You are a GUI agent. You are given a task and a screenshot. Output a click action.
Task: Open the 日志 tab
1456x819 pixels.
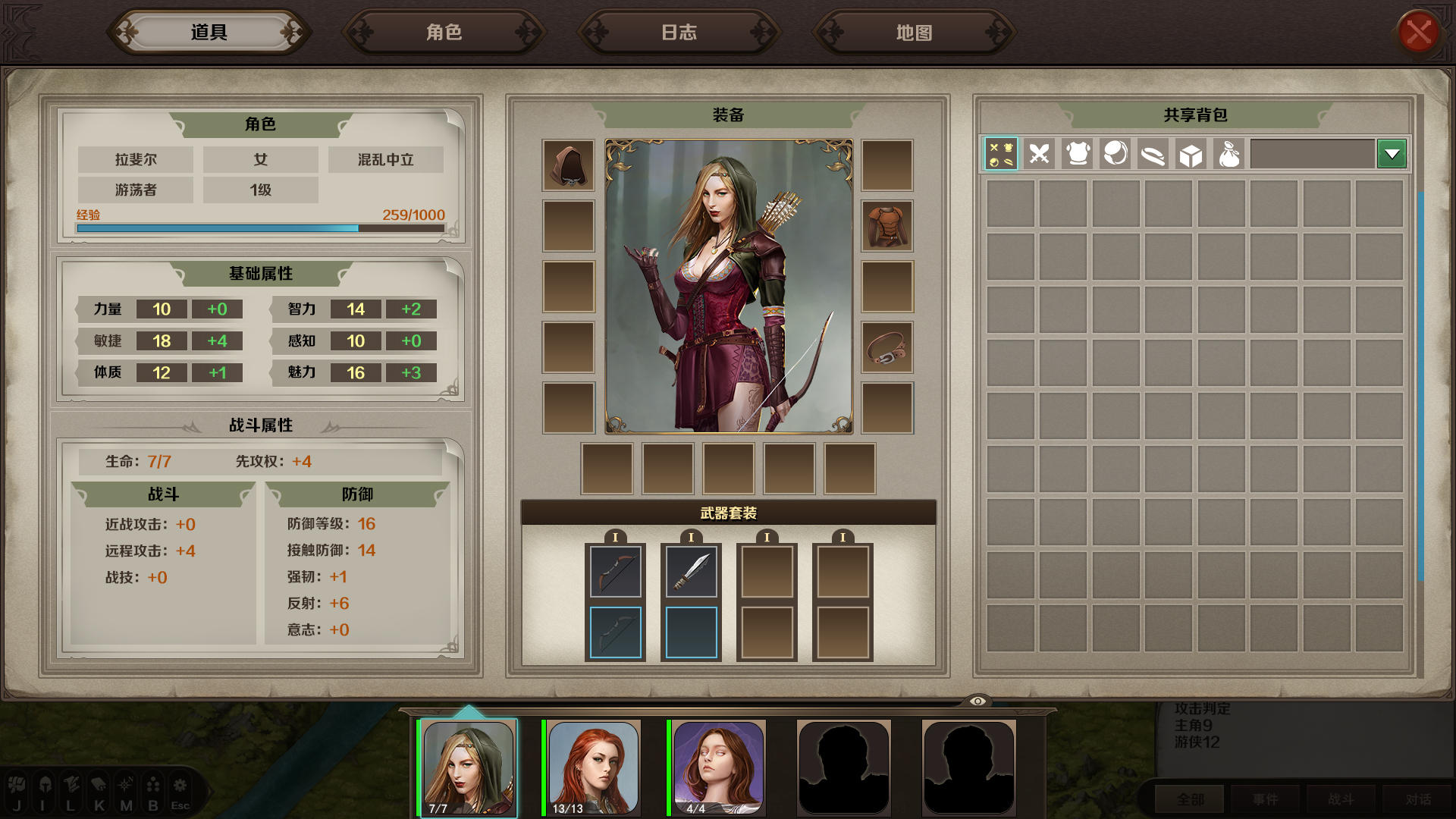click(679, 32)
